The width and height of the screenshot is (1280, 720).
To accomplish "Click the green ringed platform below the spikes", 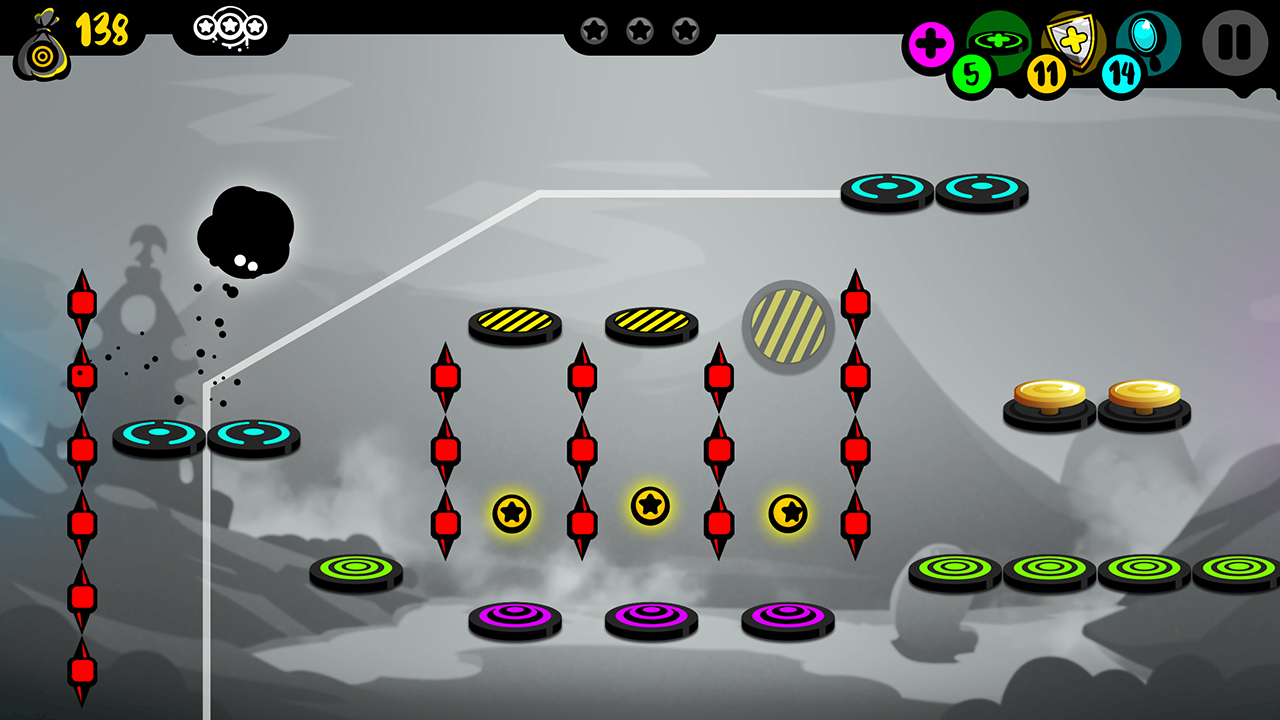I will (358, 570).
